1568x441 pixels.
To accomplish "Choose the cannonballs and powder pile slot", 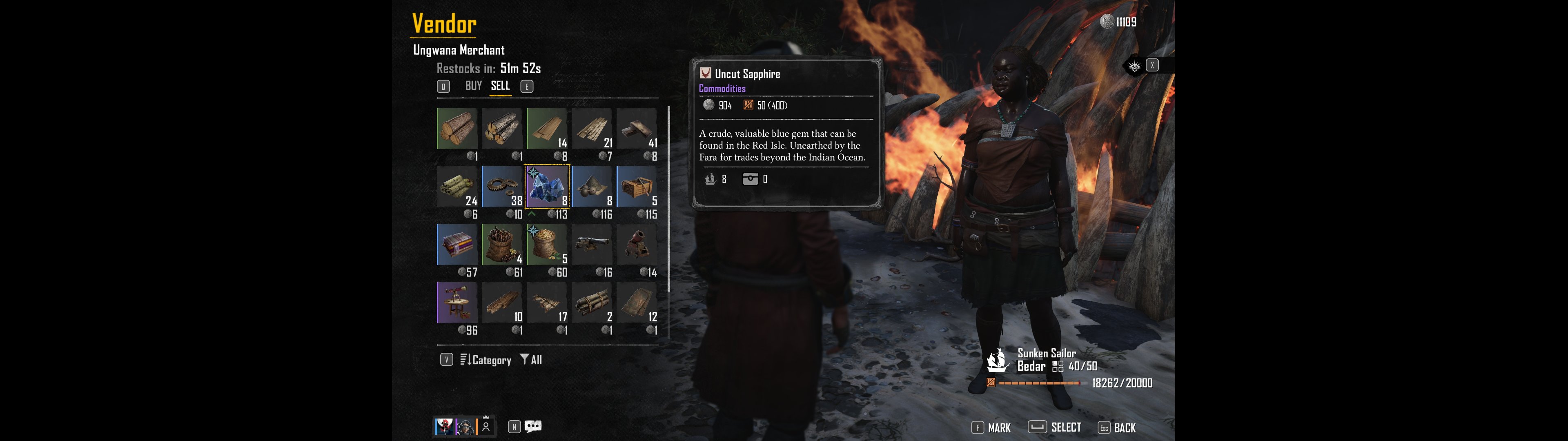I will (x=592, y=186).
